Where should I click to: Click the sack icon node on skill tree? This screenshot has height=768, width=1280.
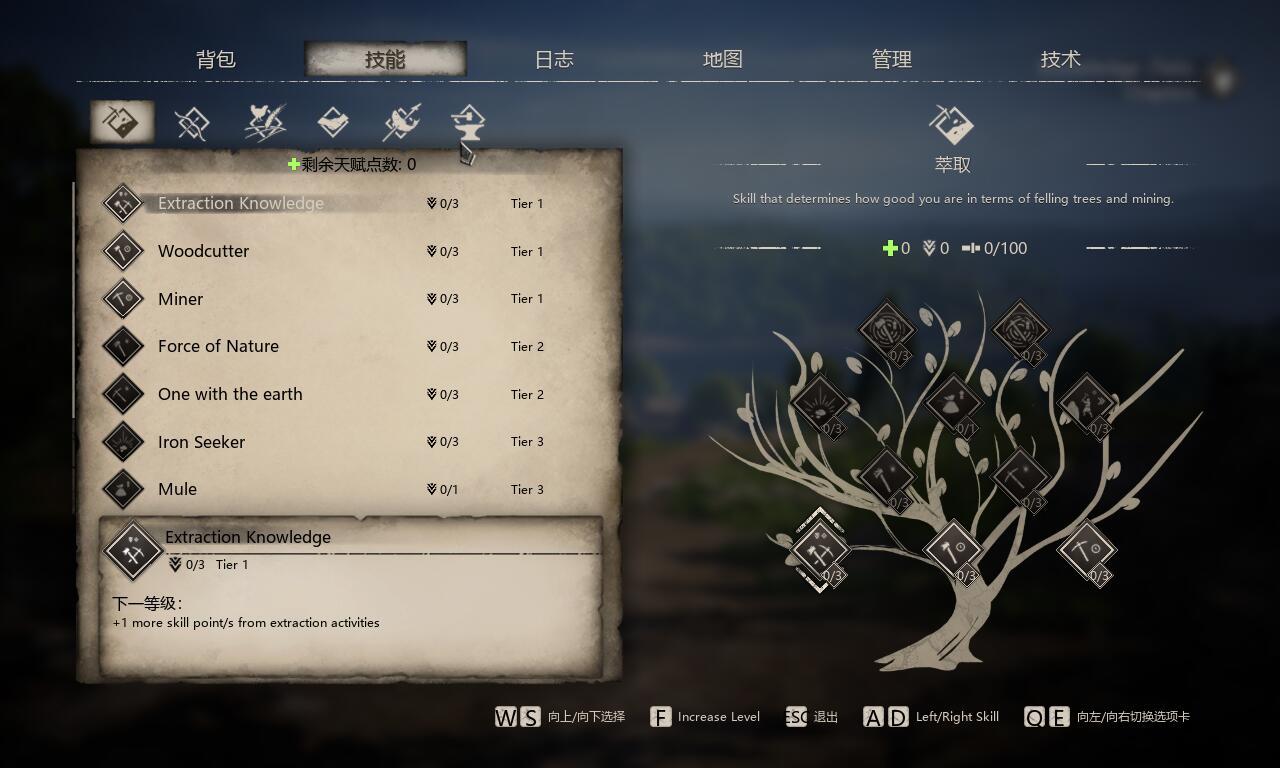tap(953, 403)
